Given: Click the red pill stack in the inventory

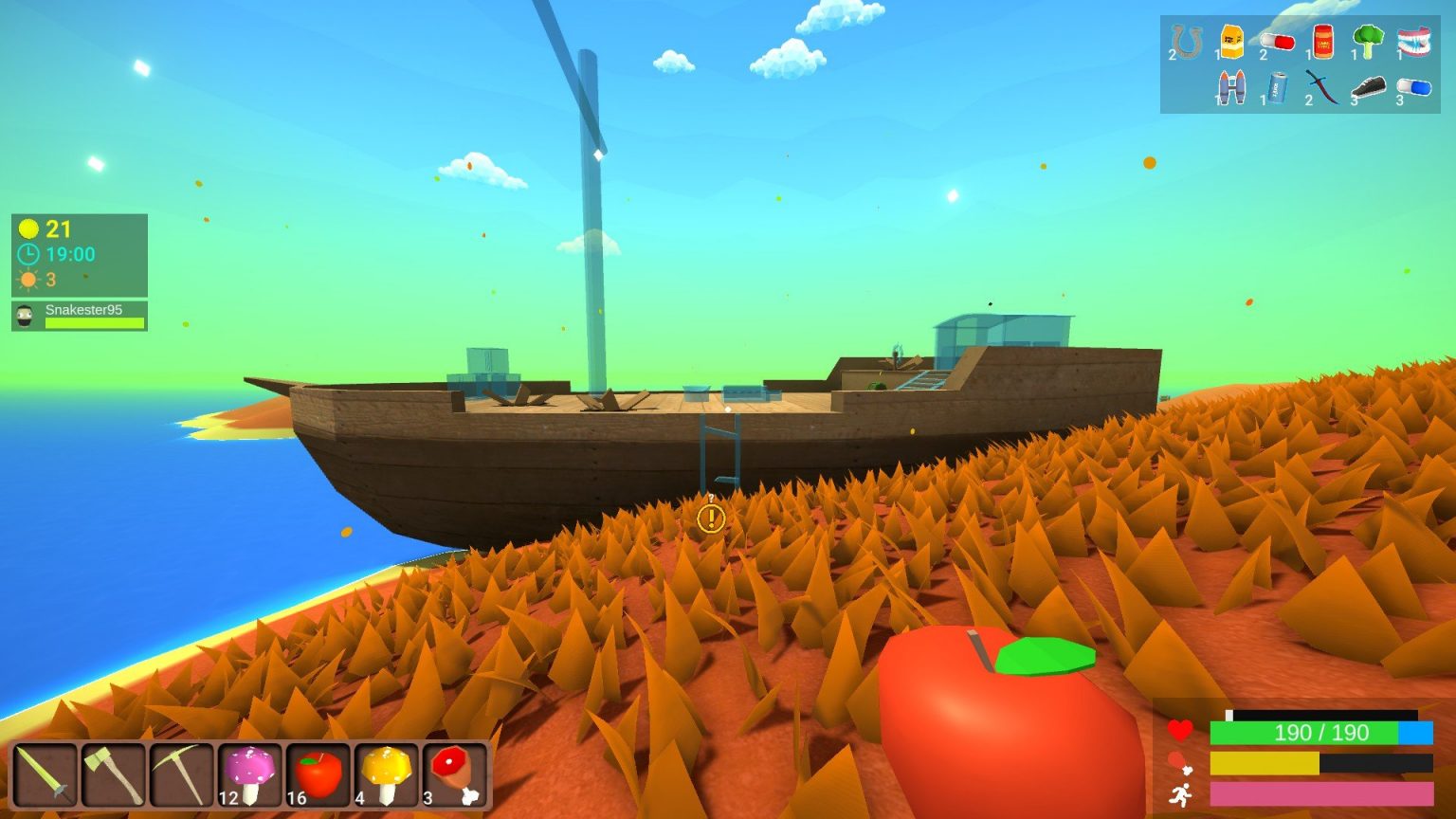Looking at the screenshot, I should pos(1278,43).
